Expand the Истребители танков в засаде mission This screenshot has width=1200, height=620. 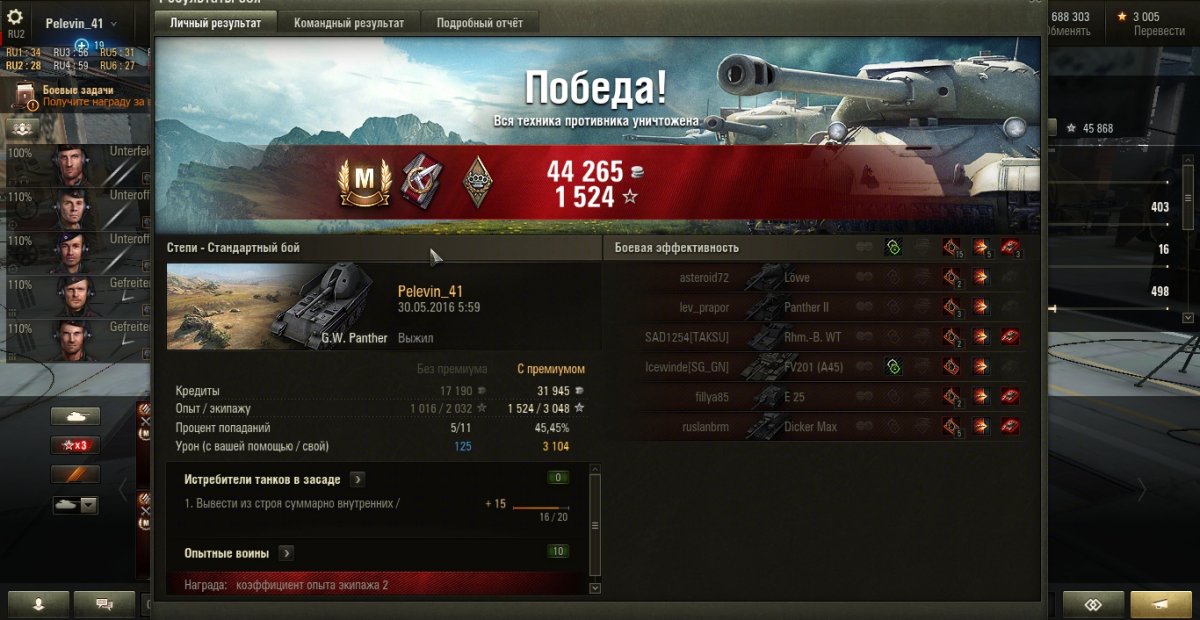(x=357, y=480)
